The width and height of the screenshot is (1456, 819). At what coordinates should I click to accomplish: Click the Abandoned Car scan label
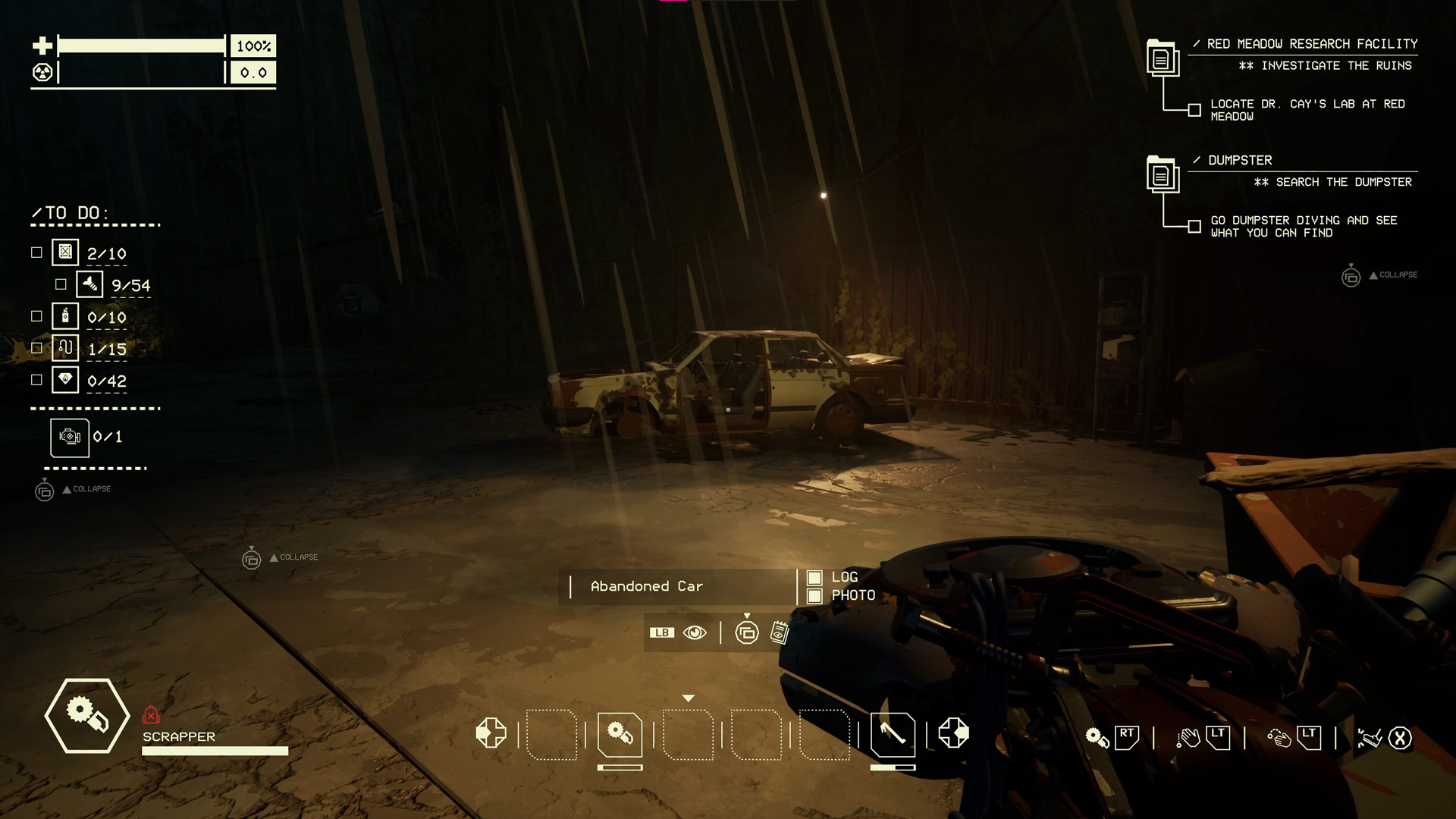pos(647,586)
